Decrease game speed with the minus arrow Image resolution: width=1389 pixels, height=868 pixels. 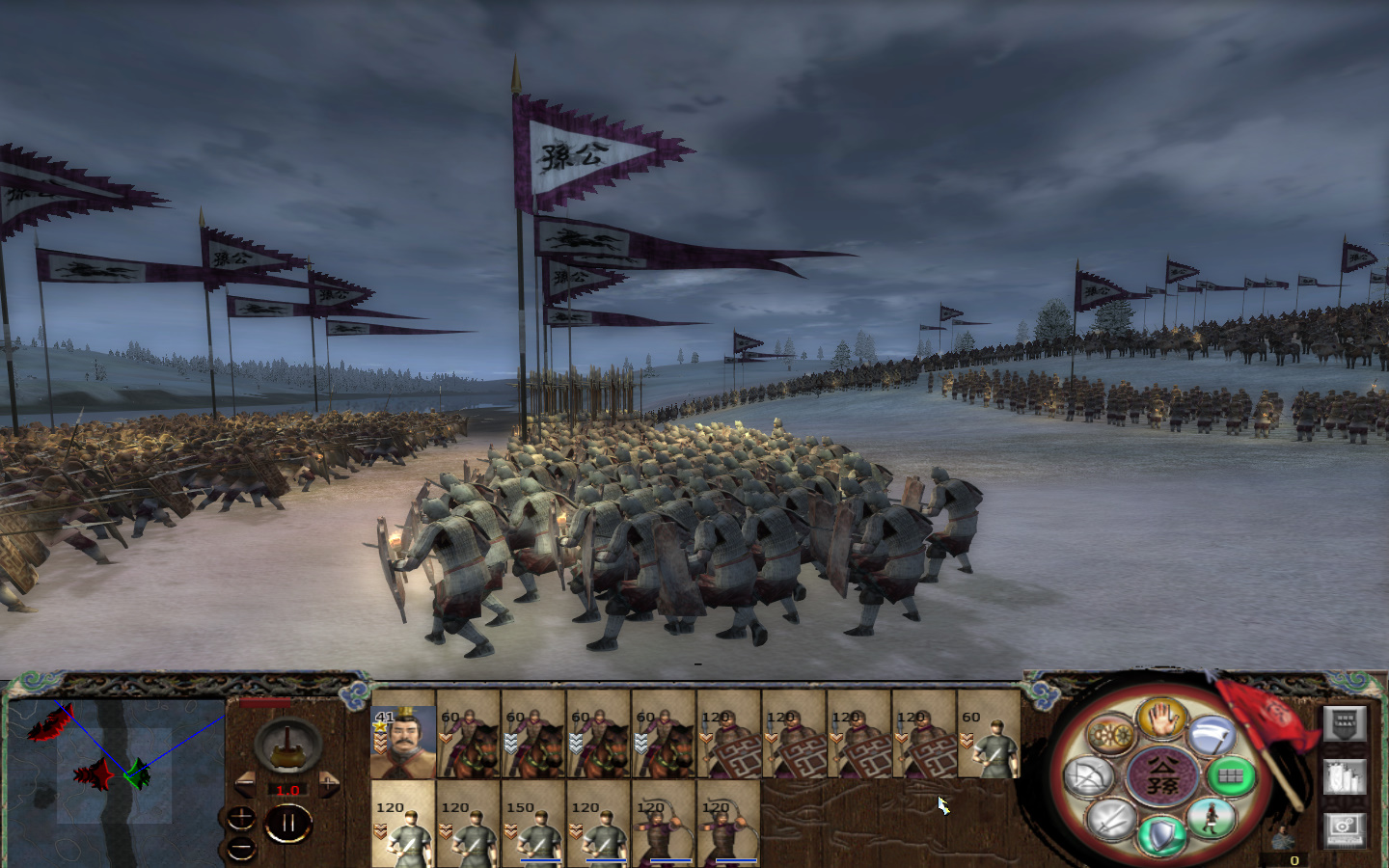(247, 782)
